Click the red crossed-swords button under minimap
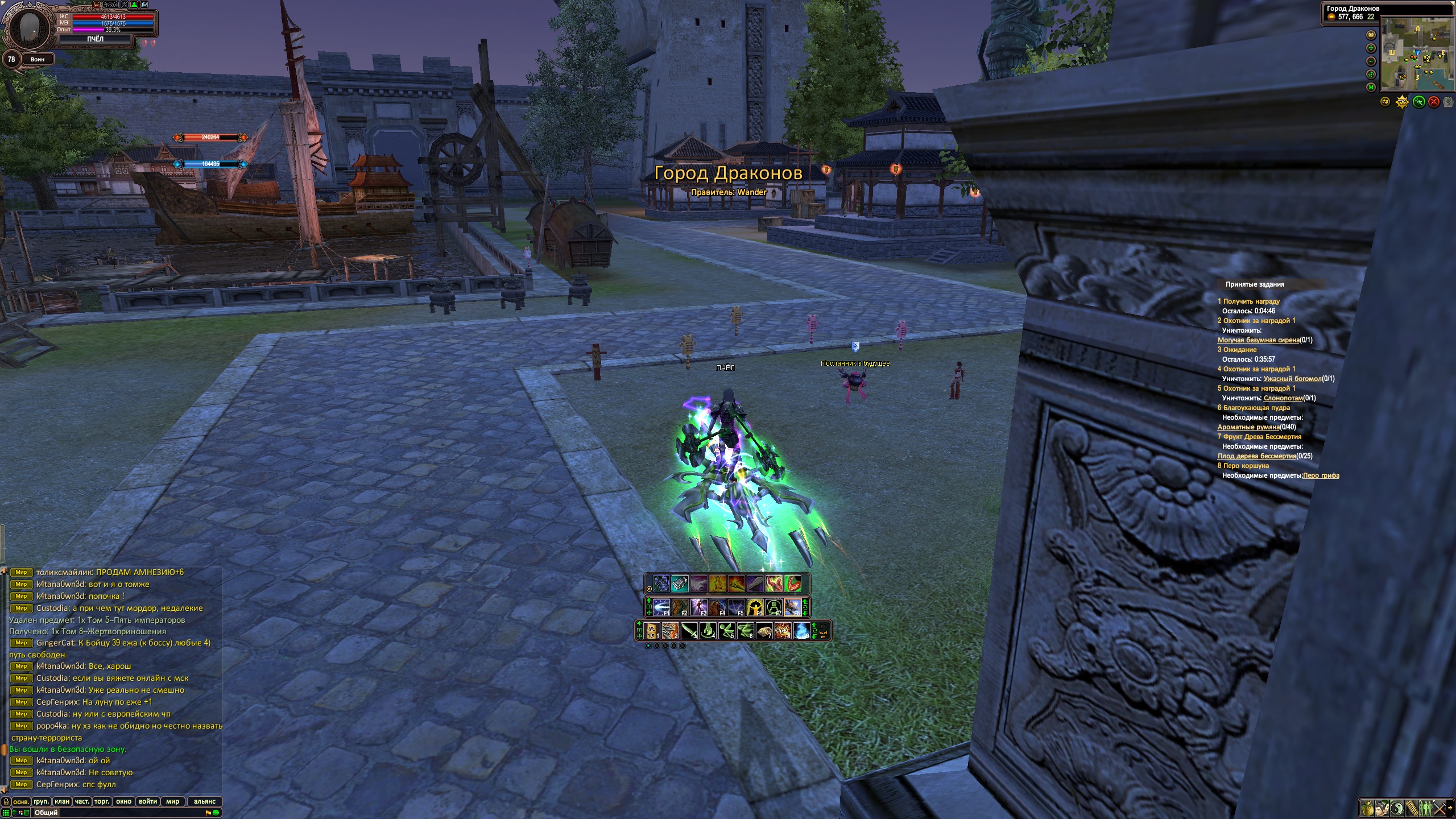The width and height of the screenshot is (1456, 819). 1434,102
